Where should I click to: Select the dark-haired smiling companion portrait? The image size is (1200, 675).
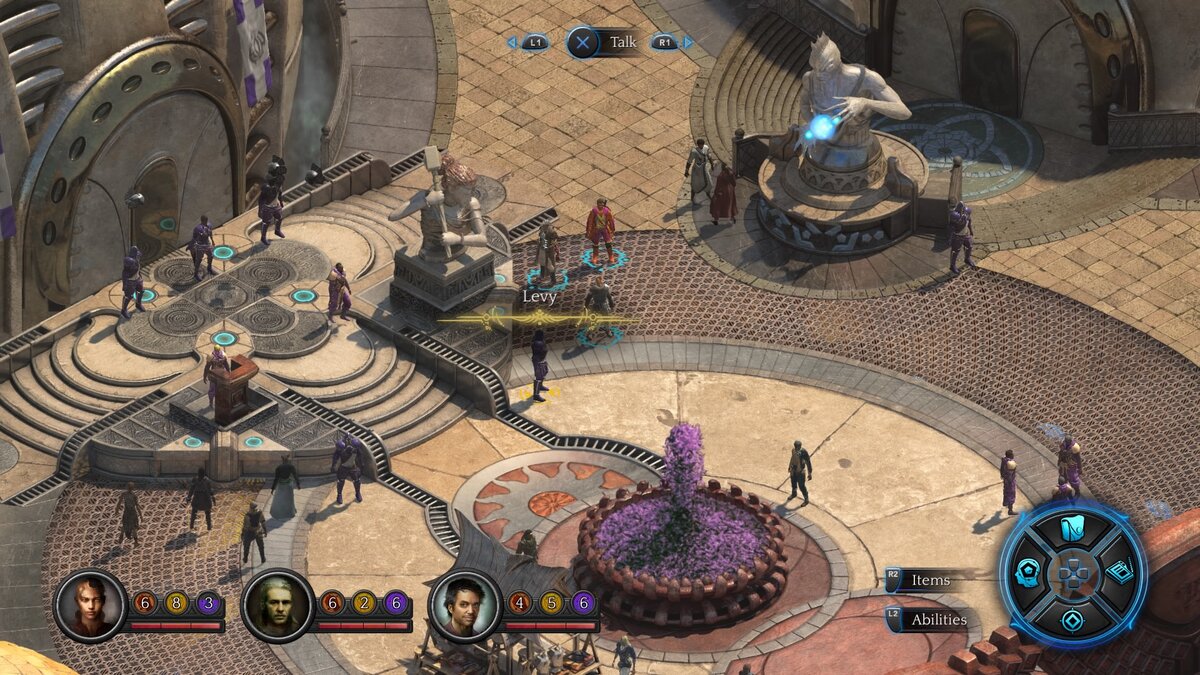pos(464,605)
